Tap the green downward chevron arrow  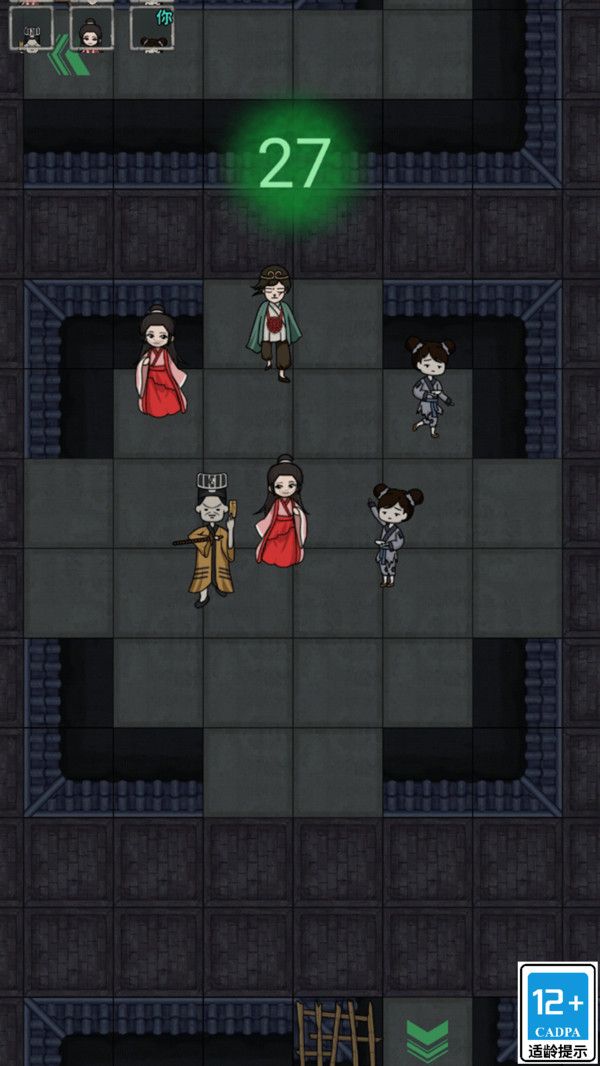[427, 1040]
